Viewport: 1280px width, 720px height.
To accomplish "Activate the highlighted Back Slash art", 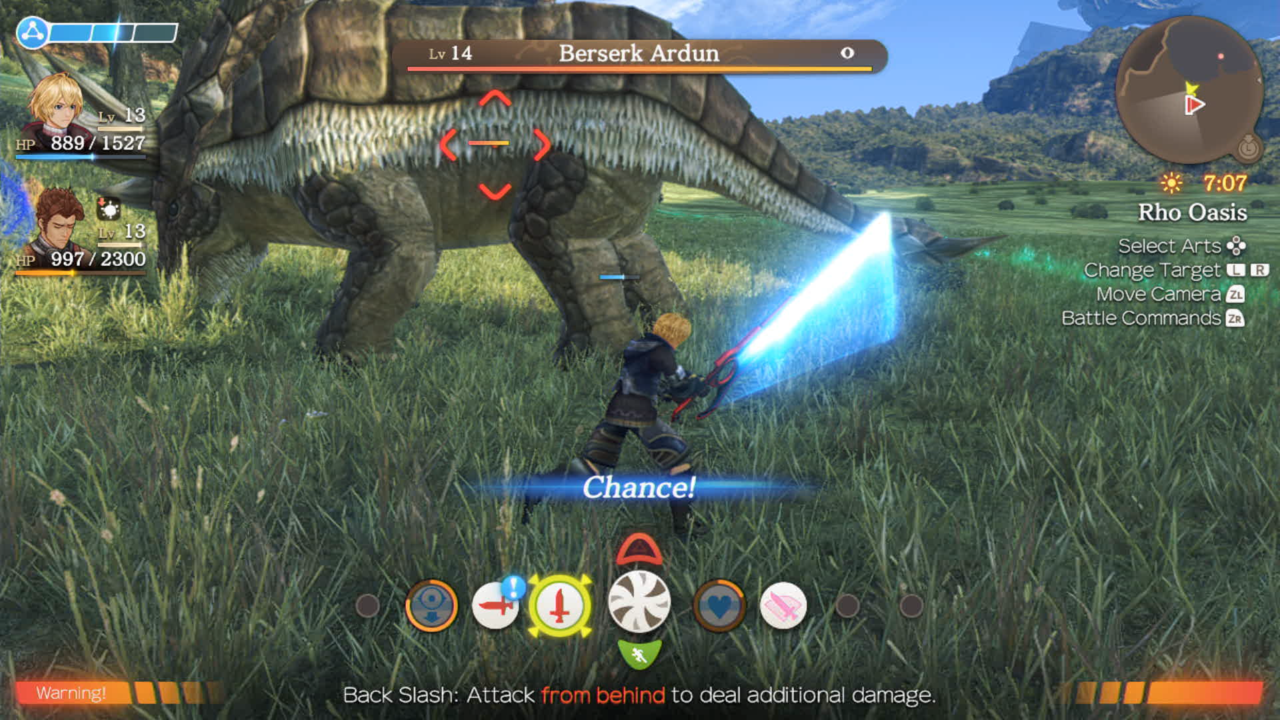I will (560, 606).
